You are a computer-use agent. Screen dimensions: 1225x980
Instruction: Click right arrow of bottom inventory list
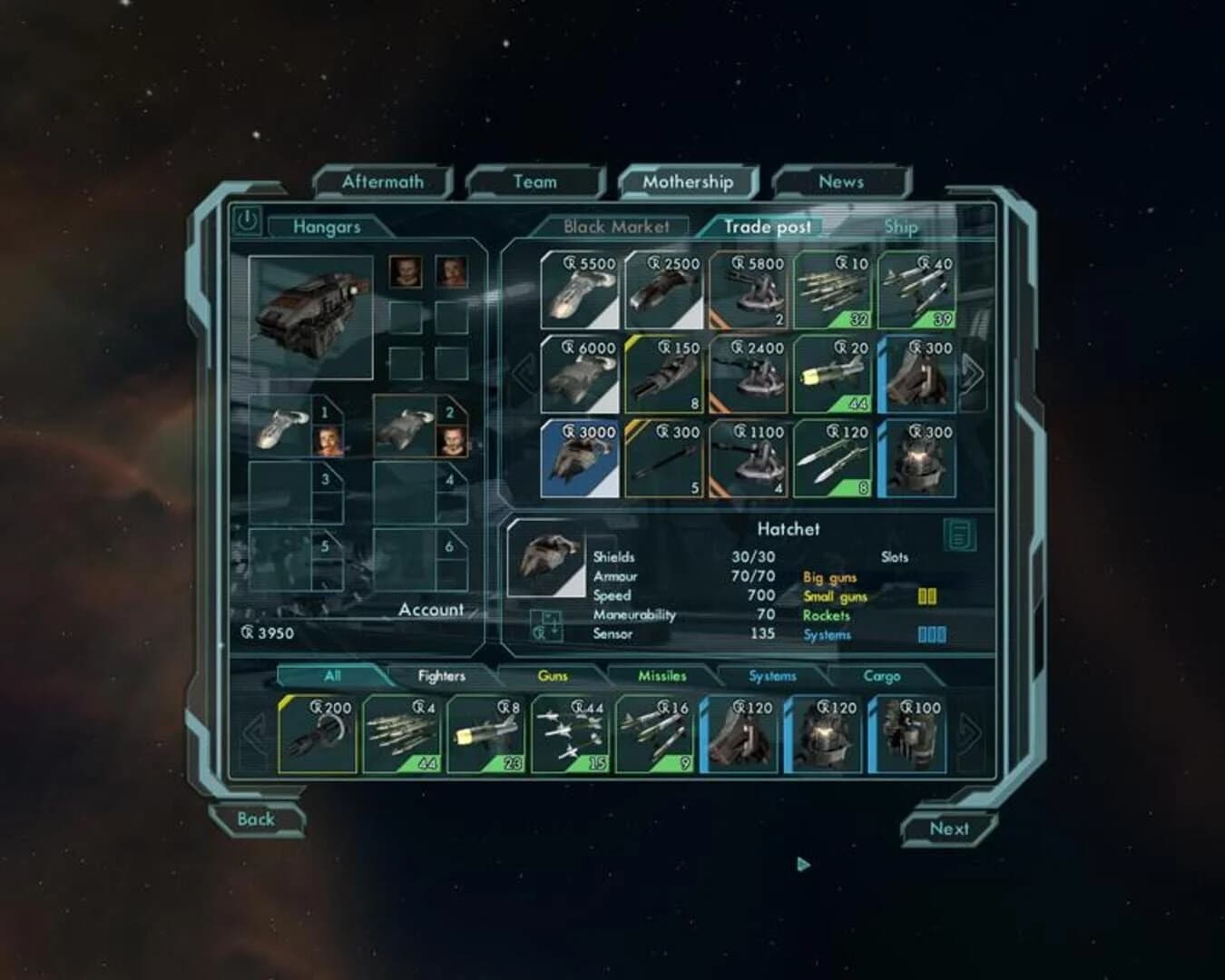969,735
